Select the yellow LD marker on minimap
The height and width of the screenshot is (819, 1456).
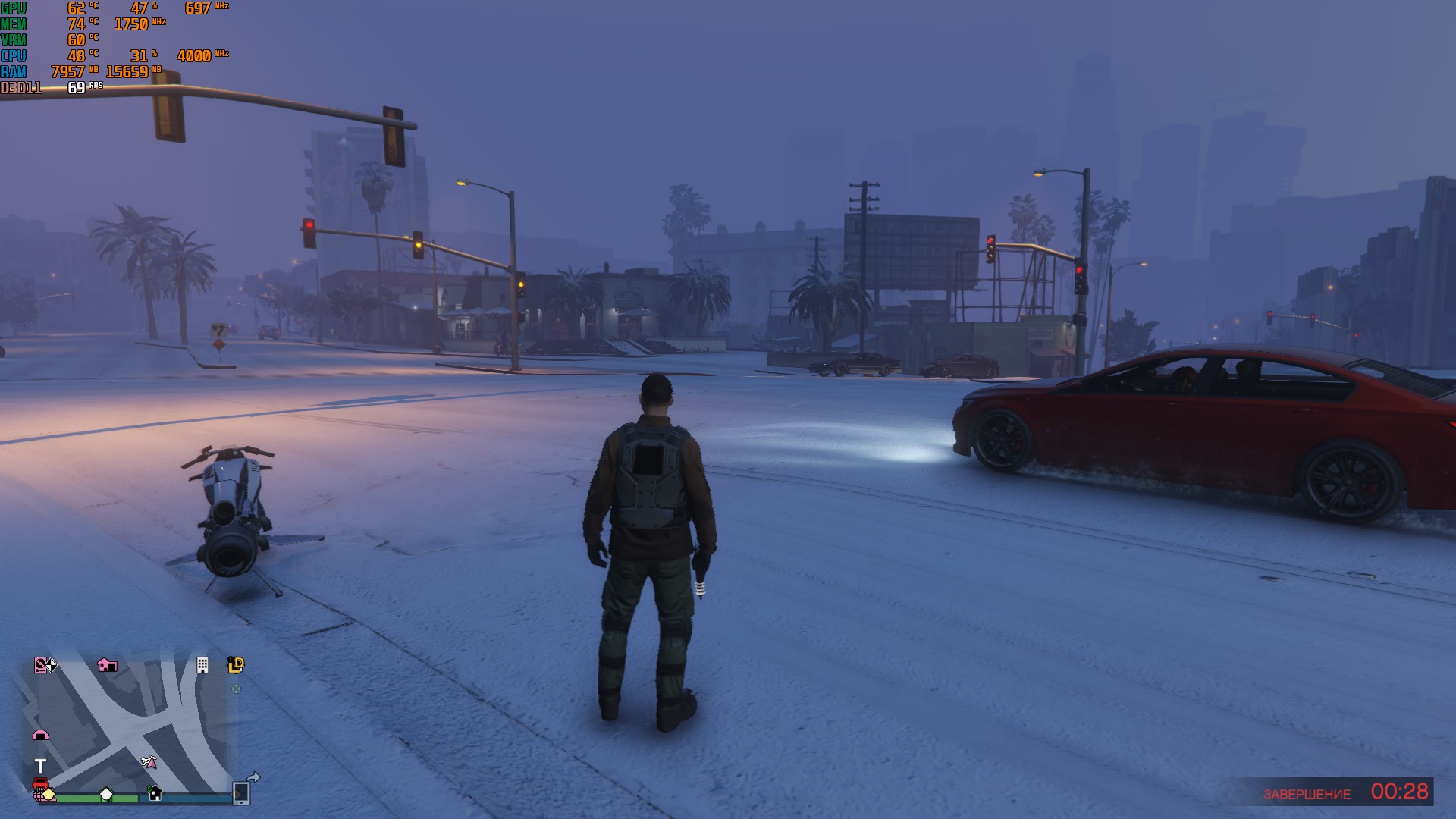coord(236,665)
